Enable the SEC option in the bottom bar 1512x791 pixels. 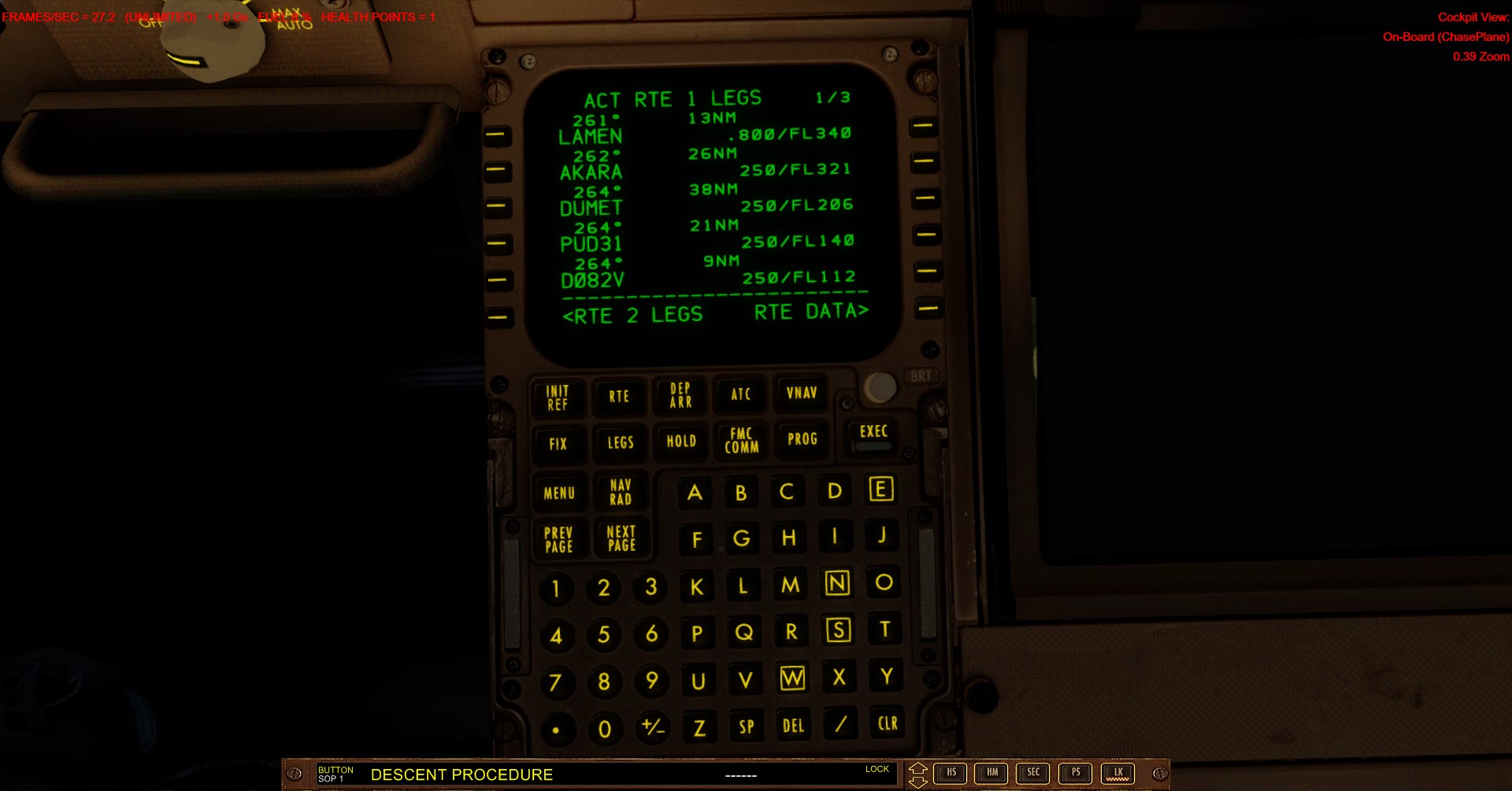coord(1034,774)
